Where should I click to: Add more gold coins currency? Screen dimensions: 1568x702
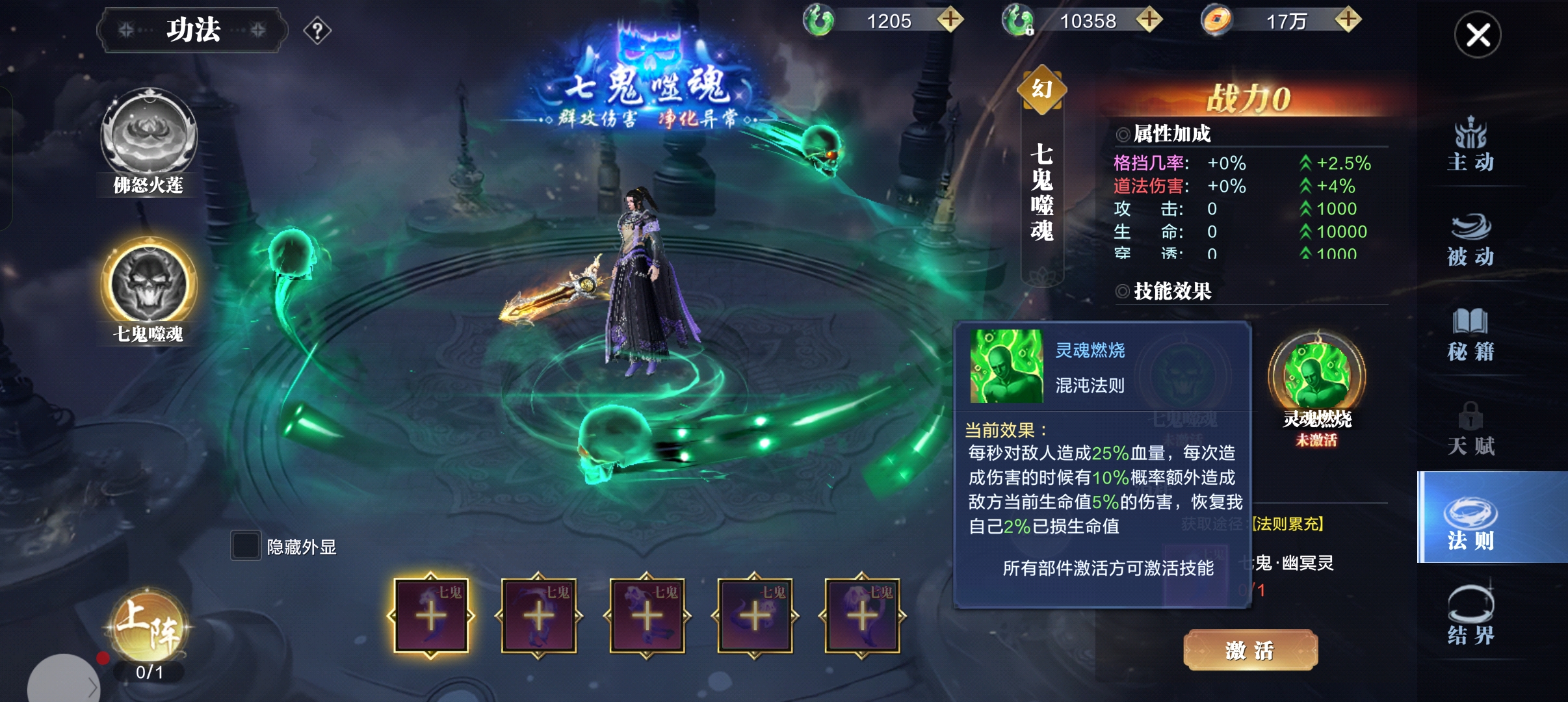tap(1348, 20)
